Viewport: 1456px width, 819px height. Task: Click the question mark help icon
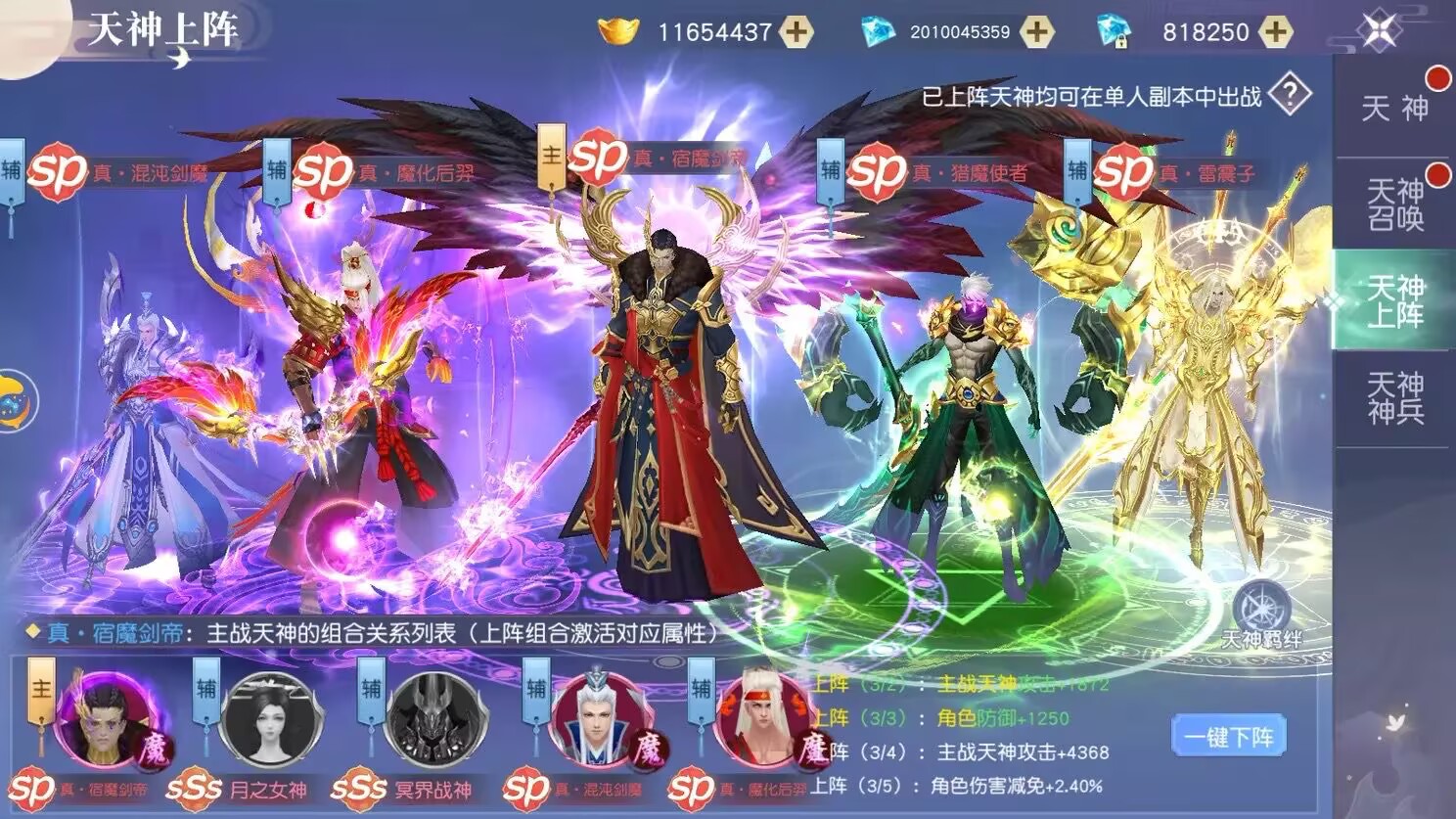pyautogui.click(x=1290, y=92)
